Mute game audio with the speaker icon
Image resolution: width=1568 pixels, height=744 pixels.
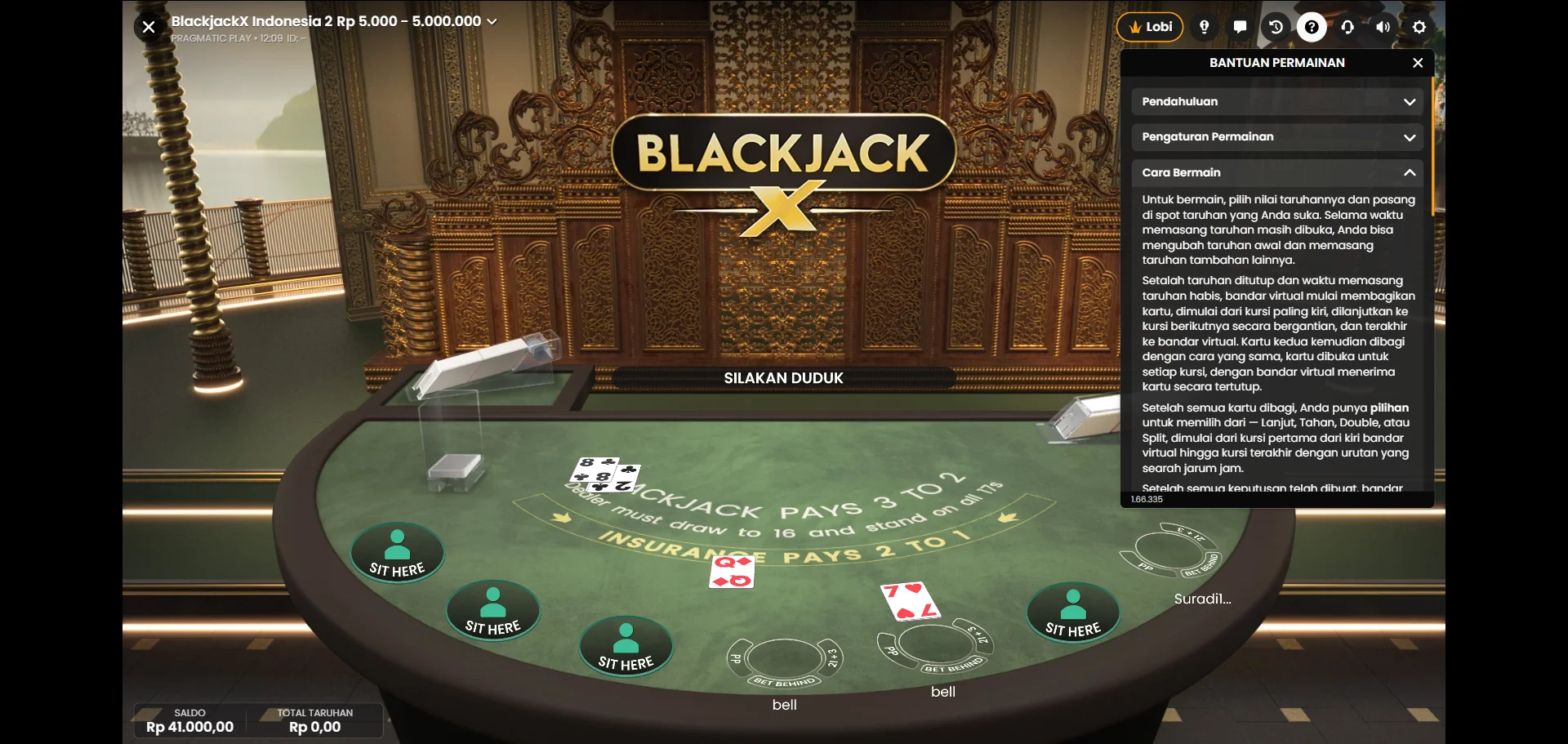1383,26
